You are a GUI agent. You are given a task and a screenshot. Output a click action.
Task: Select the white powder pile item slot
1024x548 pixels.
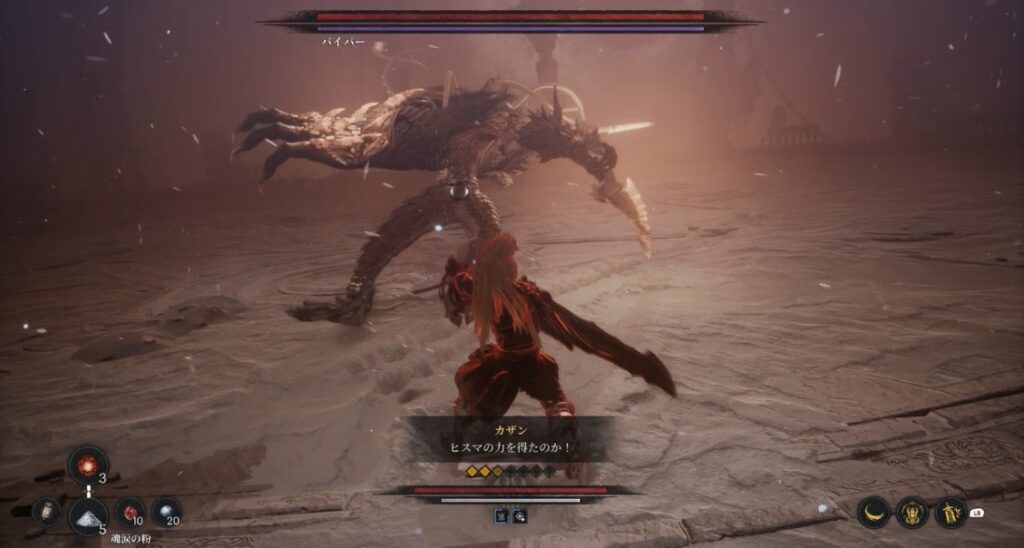tap(88, 516)
